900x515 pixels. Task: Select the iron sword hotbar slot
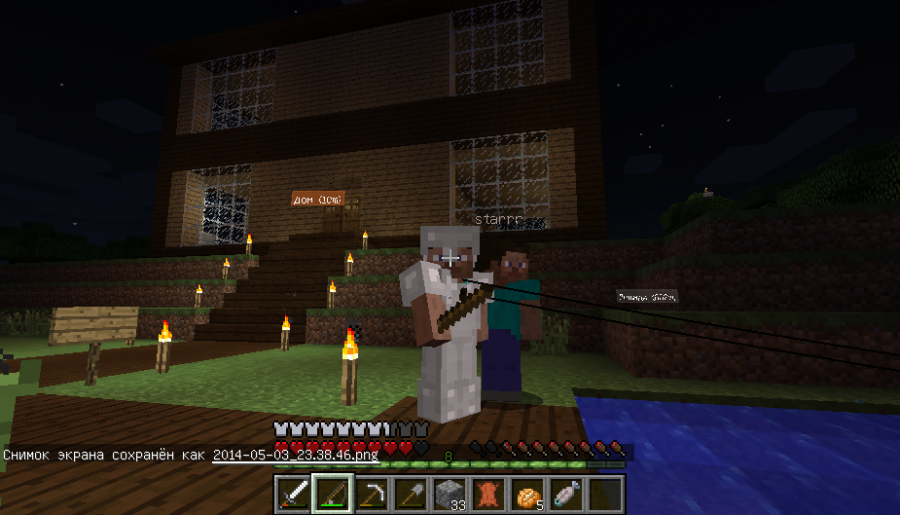point(293,494)
